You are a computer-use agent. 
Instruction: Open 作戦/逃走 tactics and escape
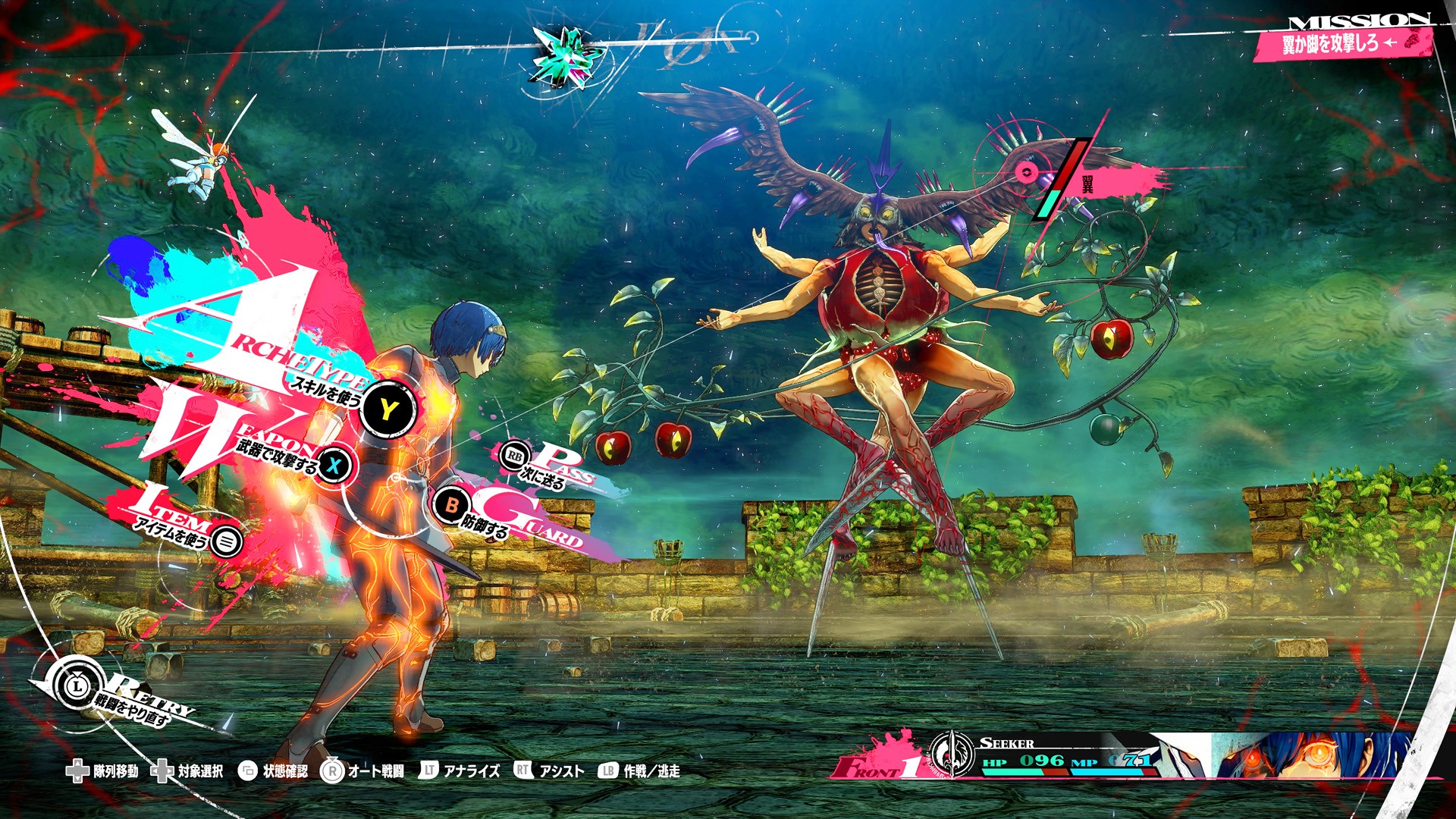click(x=639, y=771)
